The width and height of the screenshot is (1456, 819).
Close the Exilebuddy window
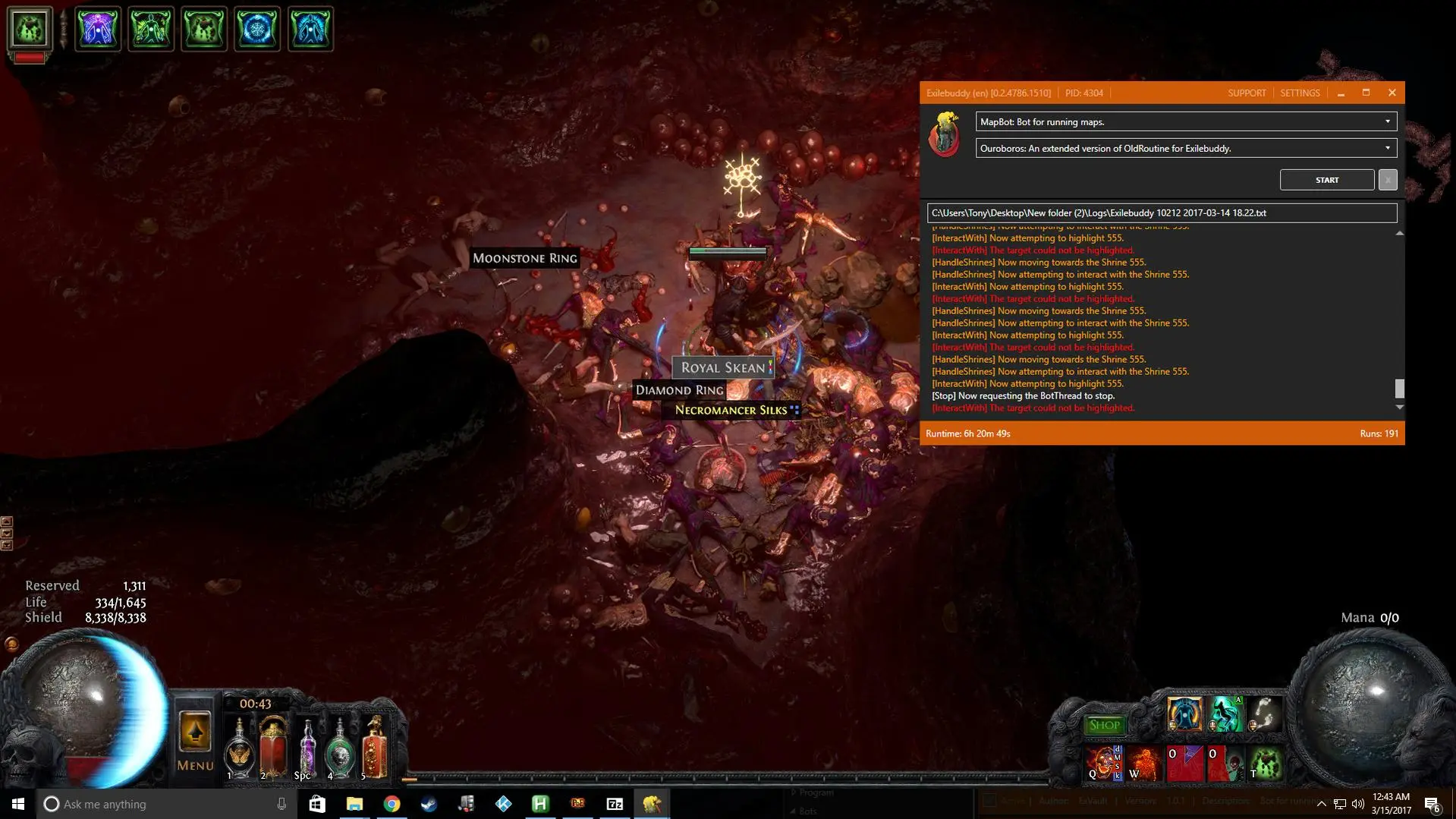(1392, 93)
